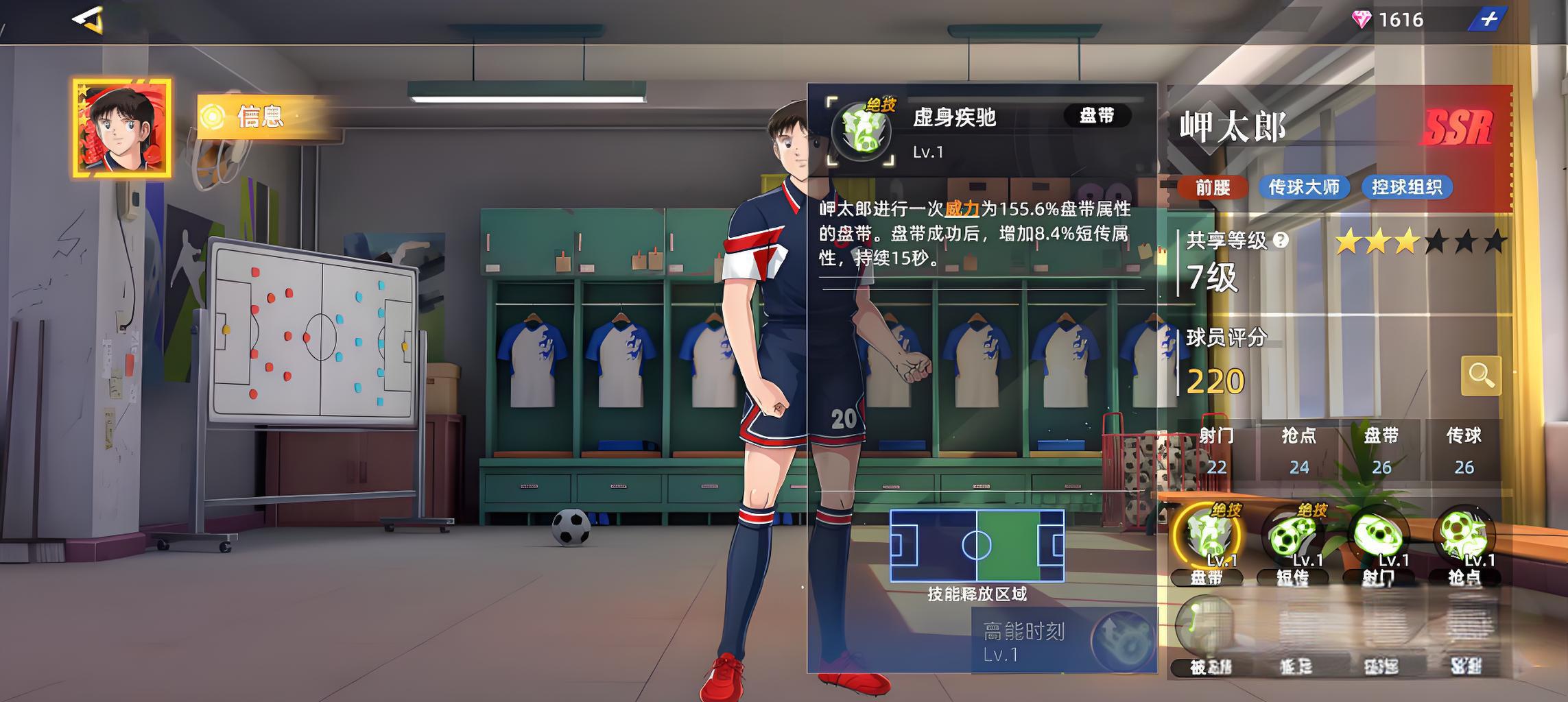The image size is (1568, 702).
Task: Tap the highlighted 威力 keyword link
Action: [962, 209]
